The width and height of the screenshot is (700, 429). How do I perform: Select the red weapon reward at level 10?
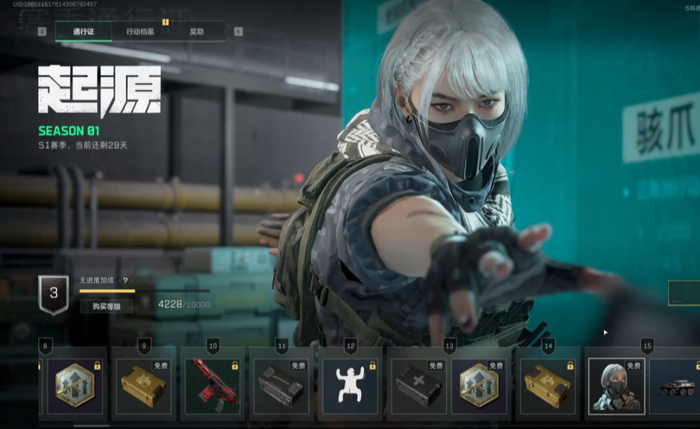(x=210, y=385)
